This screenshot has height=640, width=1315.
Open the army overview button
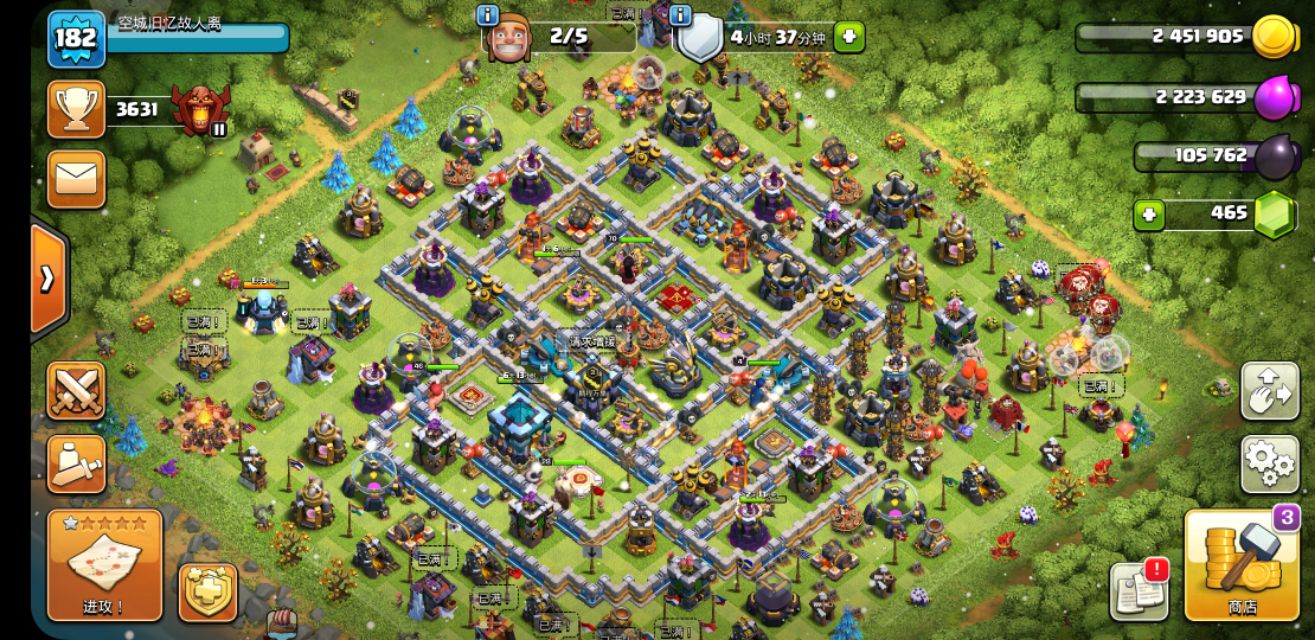click(76, 463)
